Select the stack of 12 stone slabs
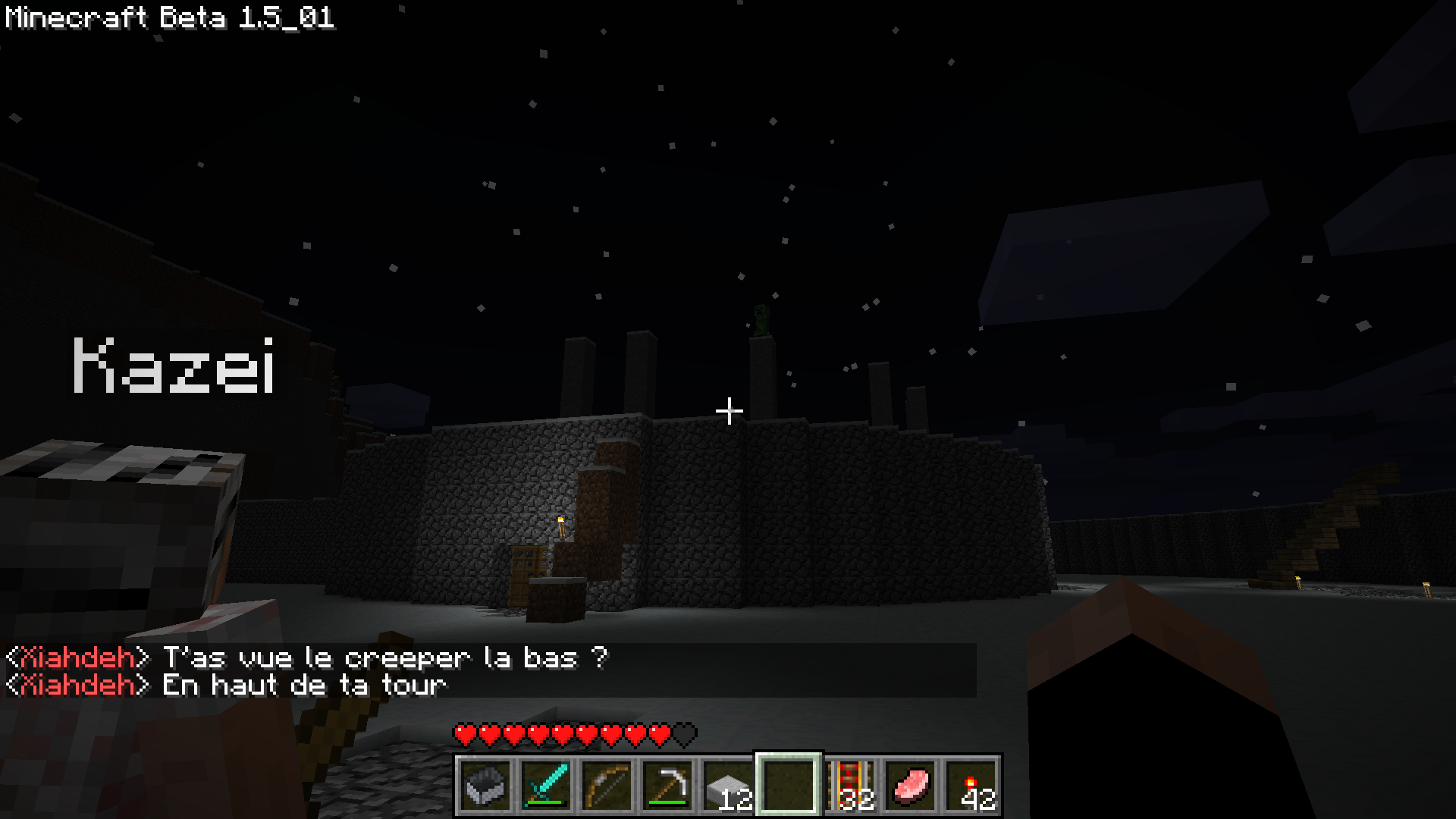 click(x=728, y=786)
